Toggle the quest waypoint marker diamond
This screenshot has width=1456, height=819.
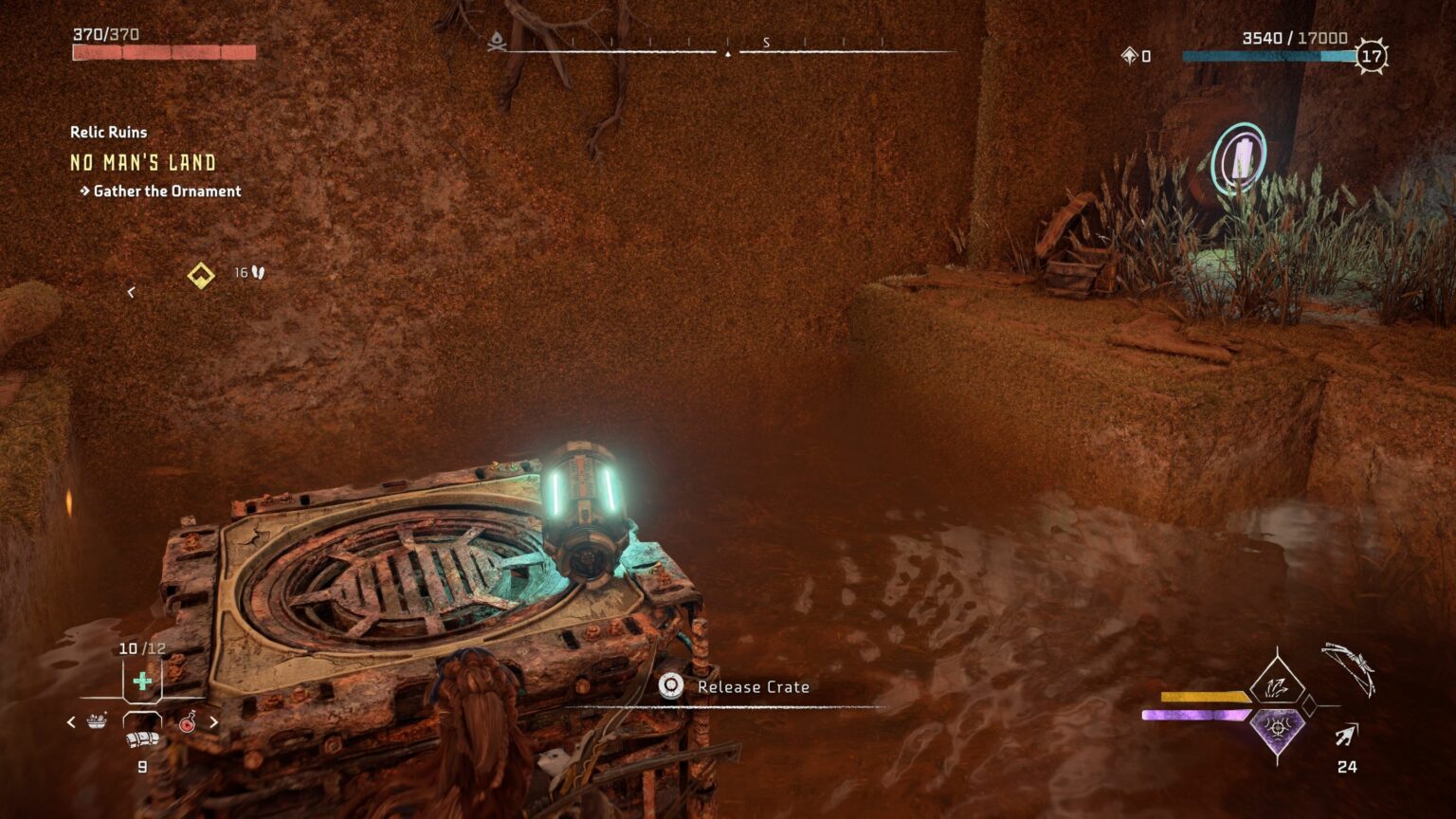click(199, 276)
